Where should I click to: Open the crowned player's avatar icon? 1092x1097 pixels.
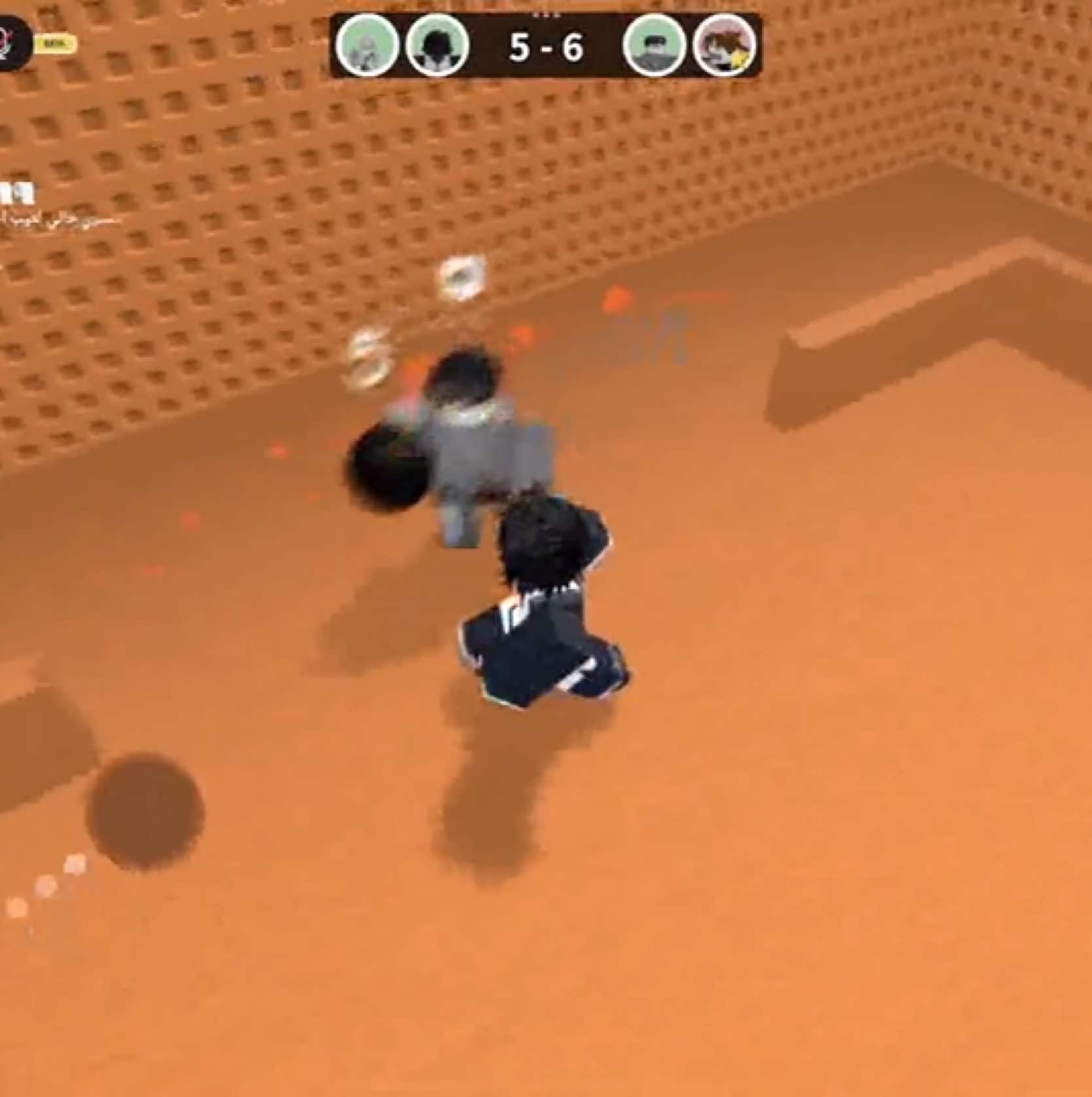coord(723,46)
